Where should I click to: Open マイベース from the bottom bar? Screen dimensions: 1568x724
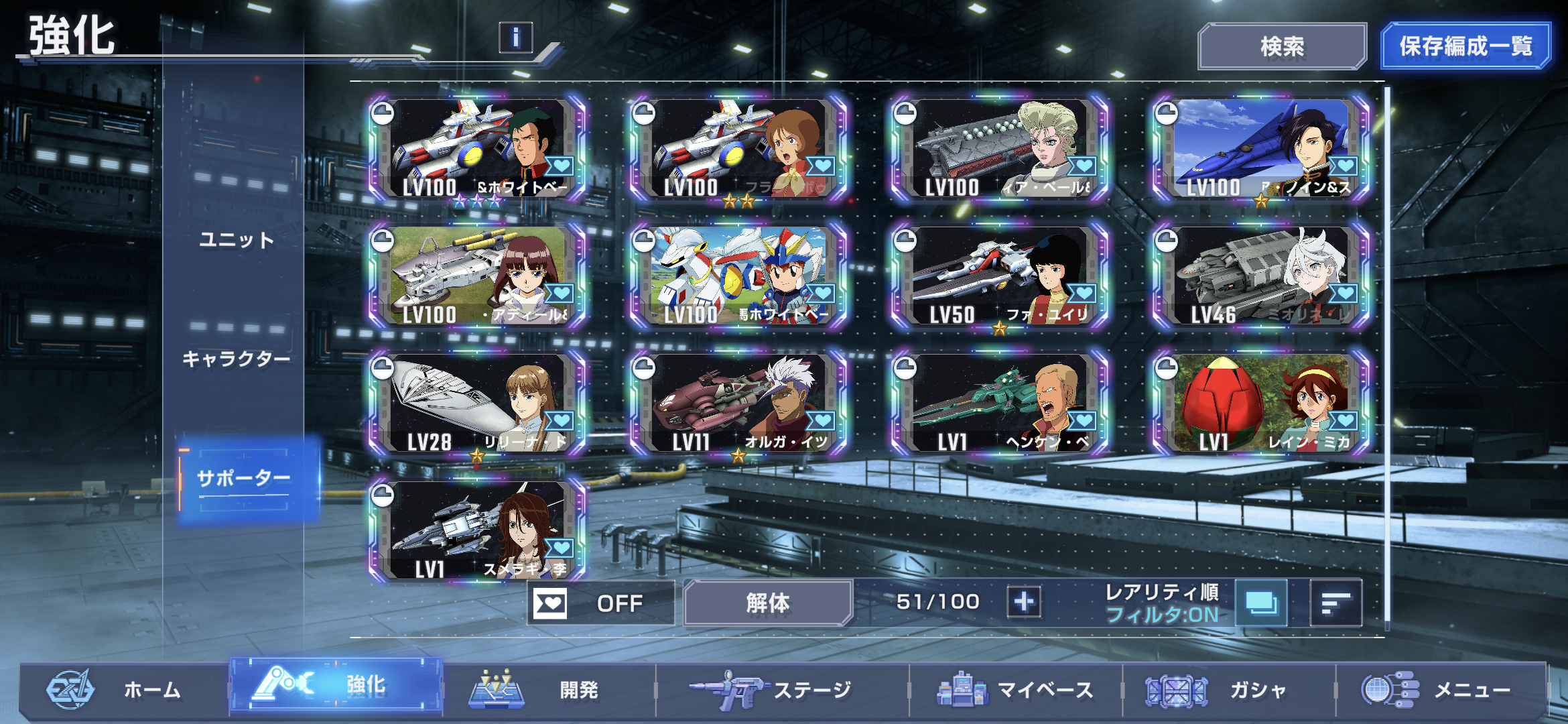click(x=1015, y=689)
